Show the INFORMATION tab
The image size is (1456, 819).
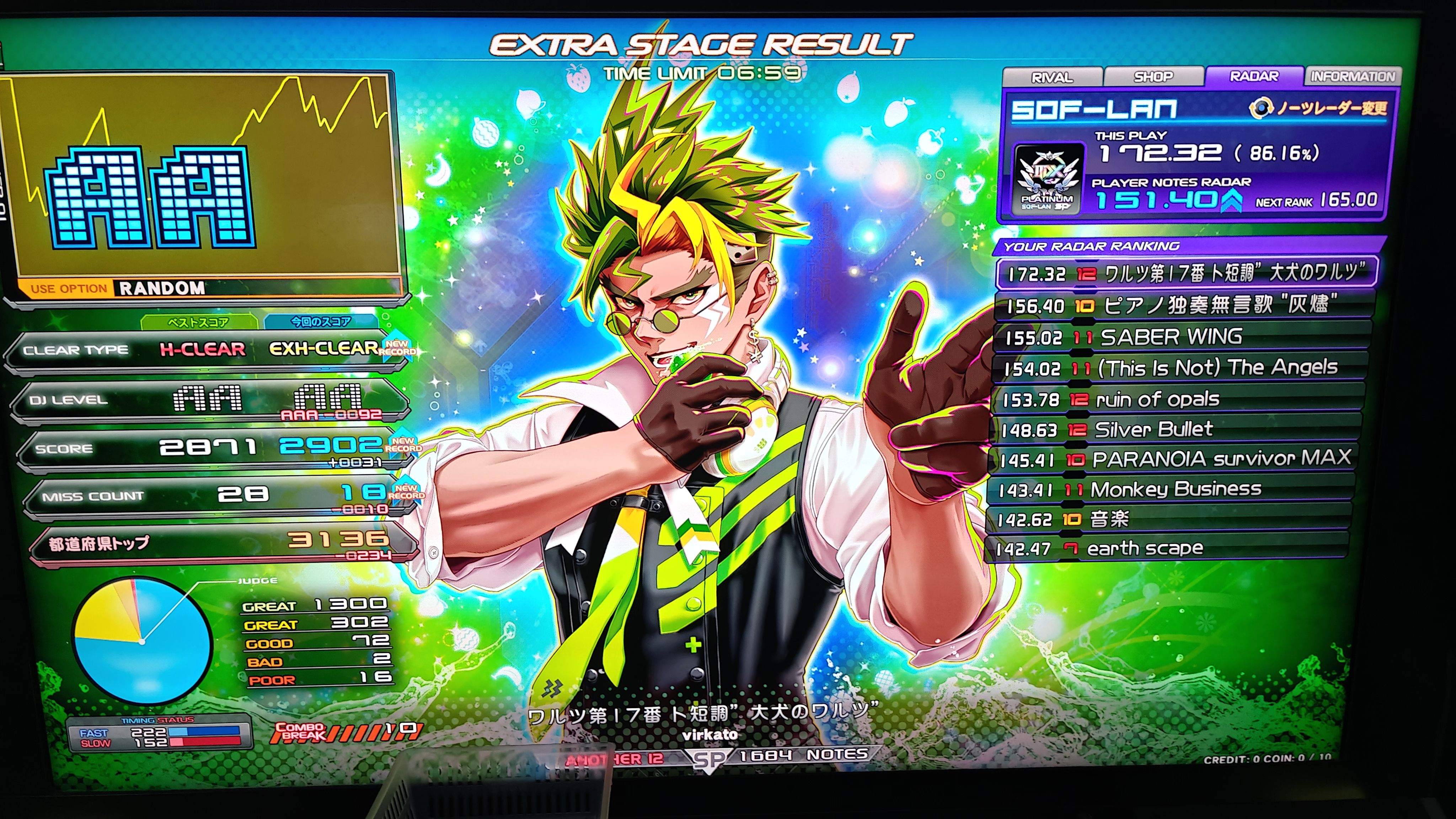tap(1353, 76)
